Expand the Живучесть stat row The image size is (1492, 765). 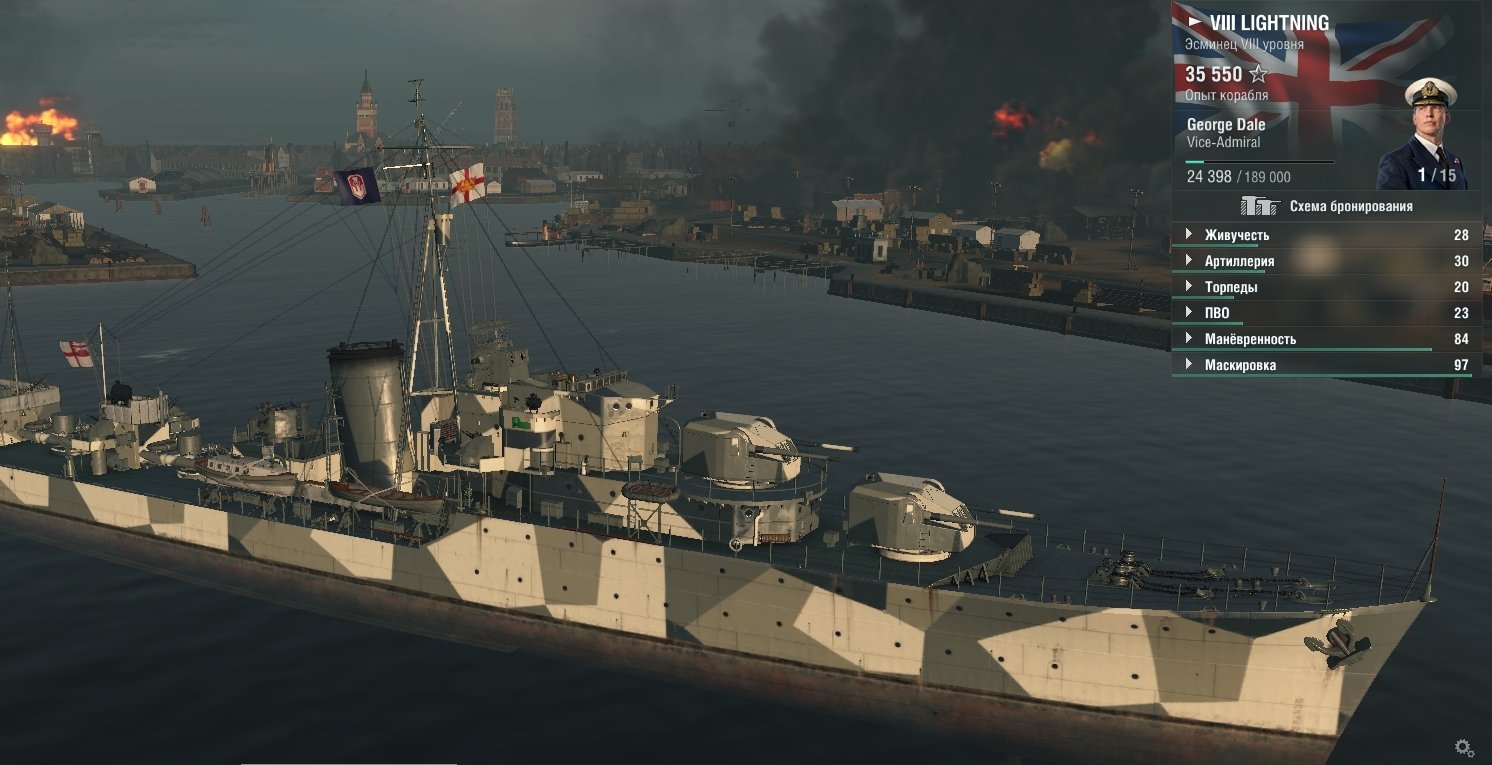coord(1236,235)
